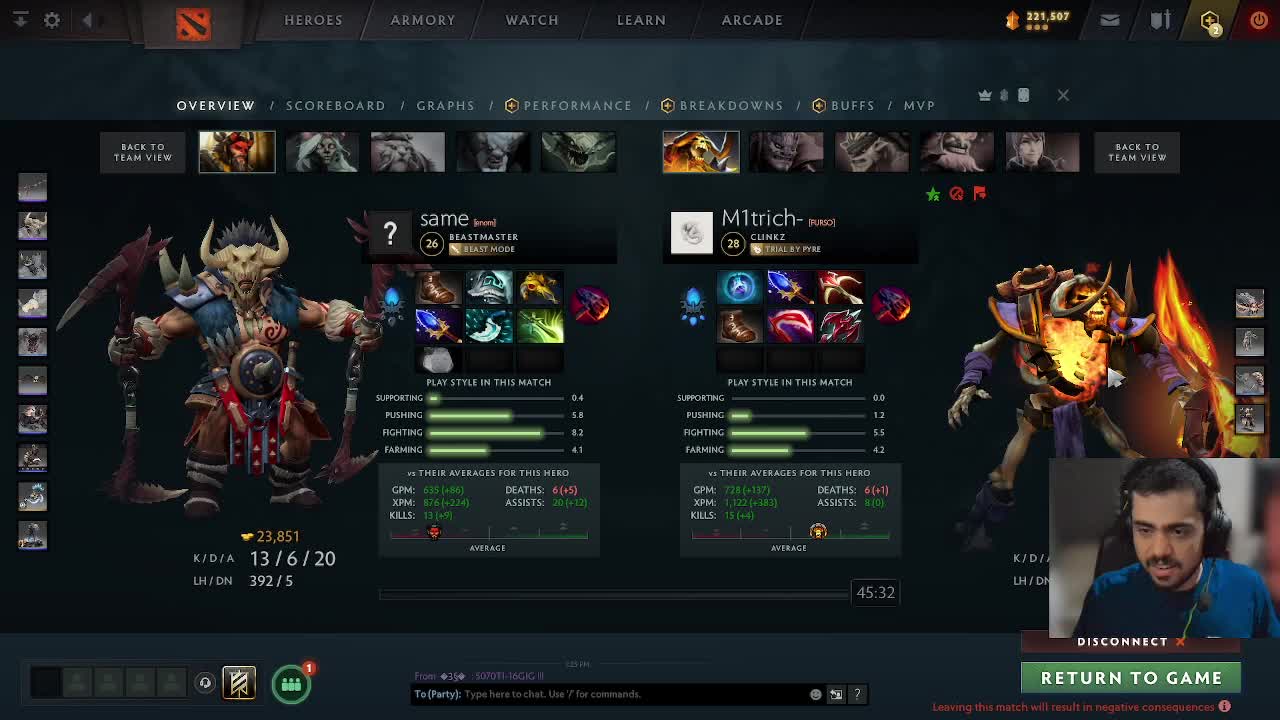The width and height of the screenshot is (1280, 720).
Task: Open the Armory menu
Action: point(422,20)
